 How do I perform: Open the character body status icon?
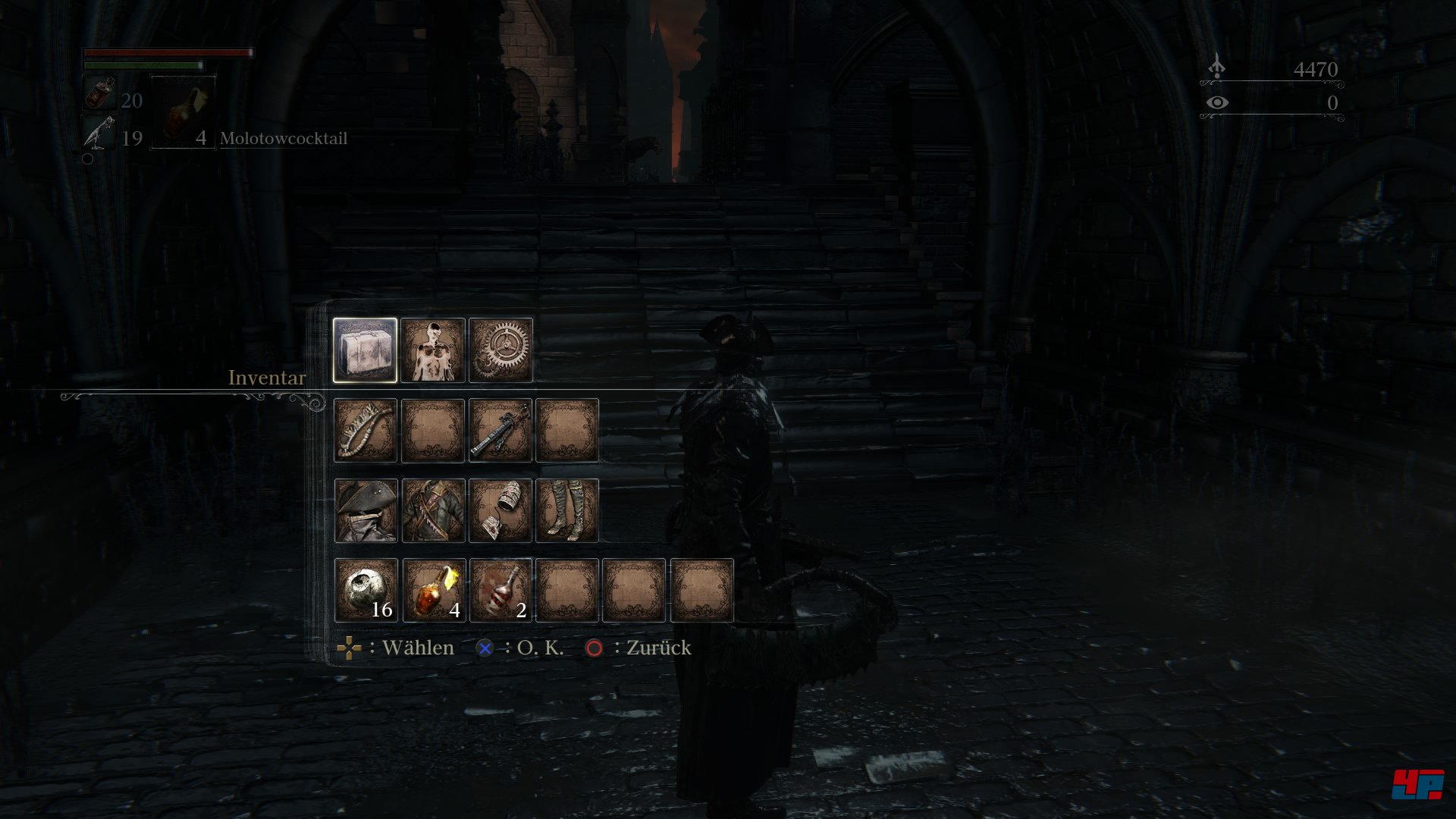432,350
